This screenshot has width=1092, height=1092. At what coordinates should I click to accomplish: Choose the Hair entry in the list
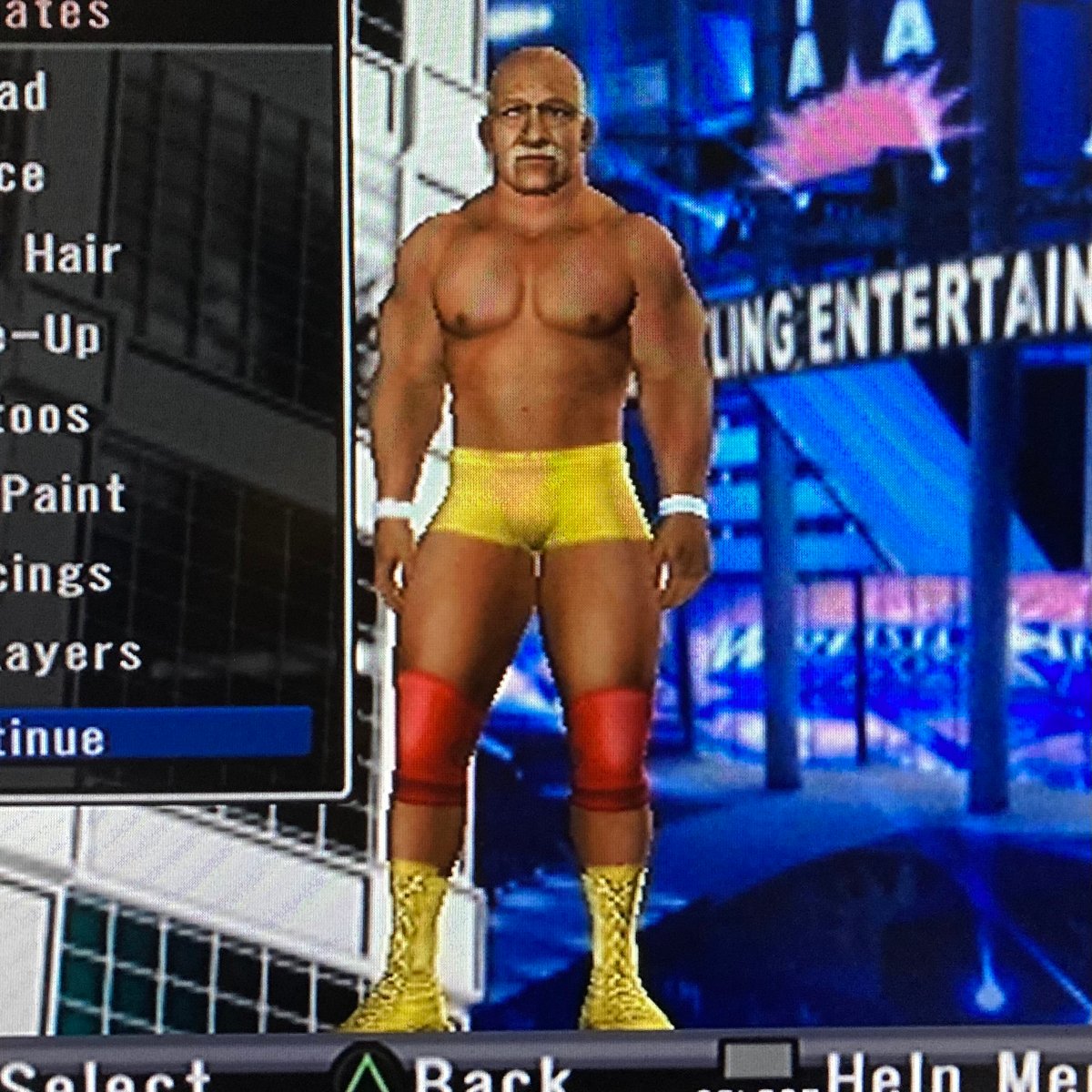71,255
